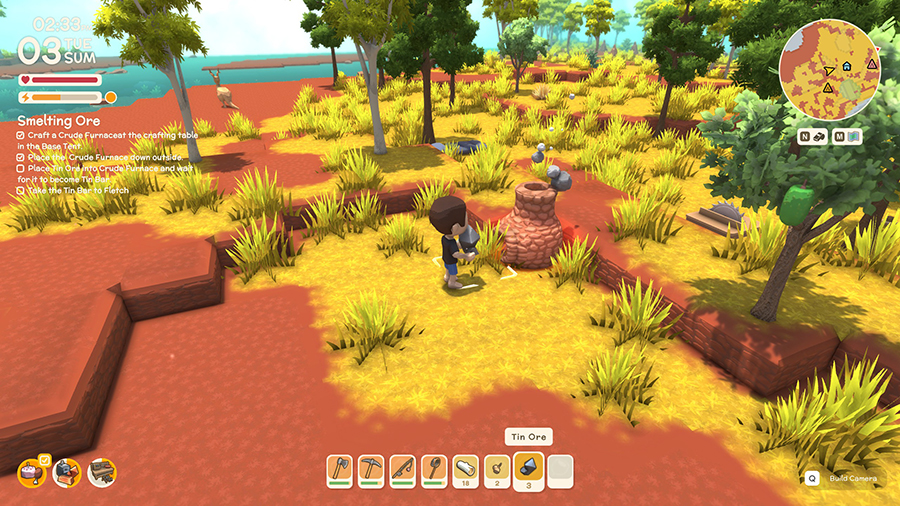Viewport: 900px width, 506px height.
Task: Pick the hotbar slot holding 2 items
Action: [x=497, y=468]
